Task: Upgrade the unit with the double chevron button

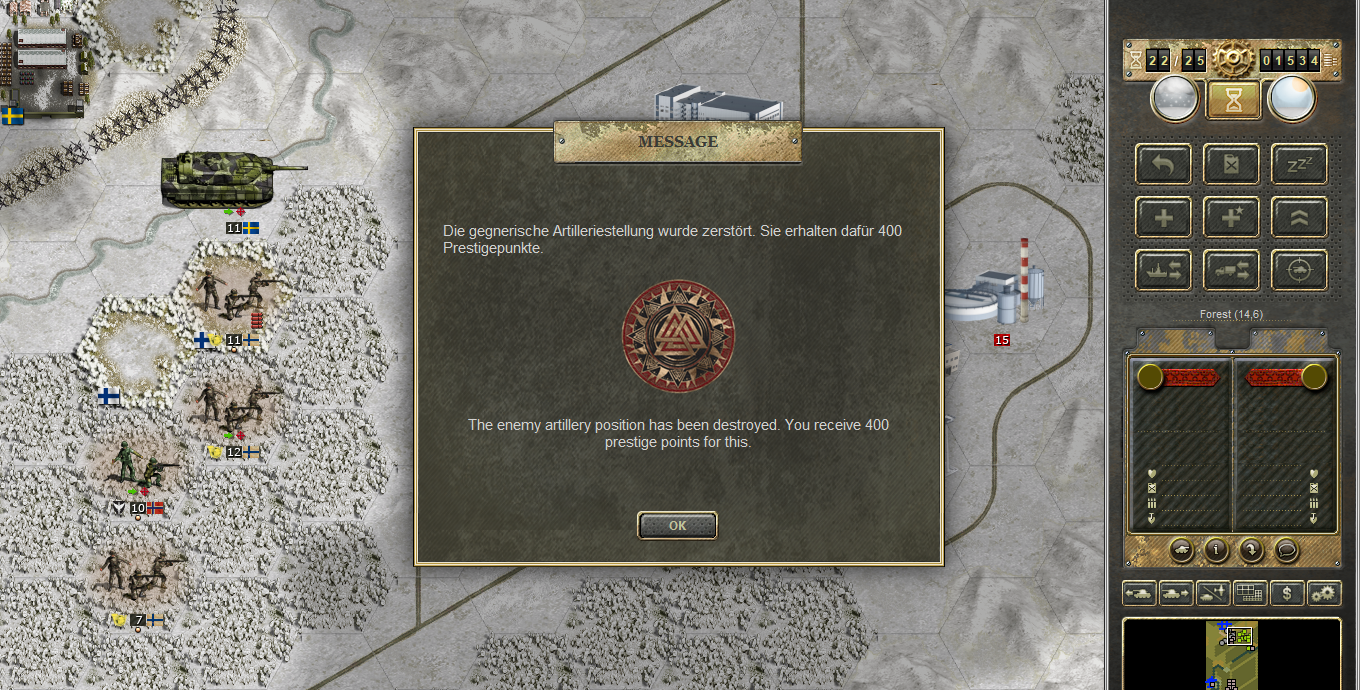Action: coord(1299,216)
